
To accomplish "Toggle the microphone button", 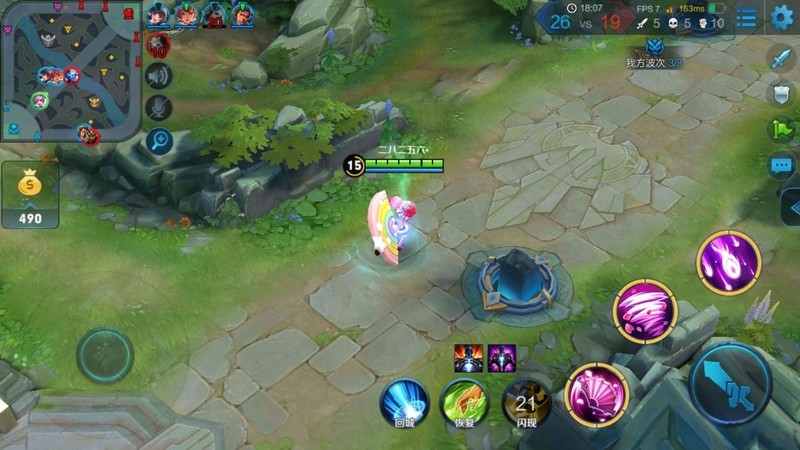I will [x=158, y=107].
